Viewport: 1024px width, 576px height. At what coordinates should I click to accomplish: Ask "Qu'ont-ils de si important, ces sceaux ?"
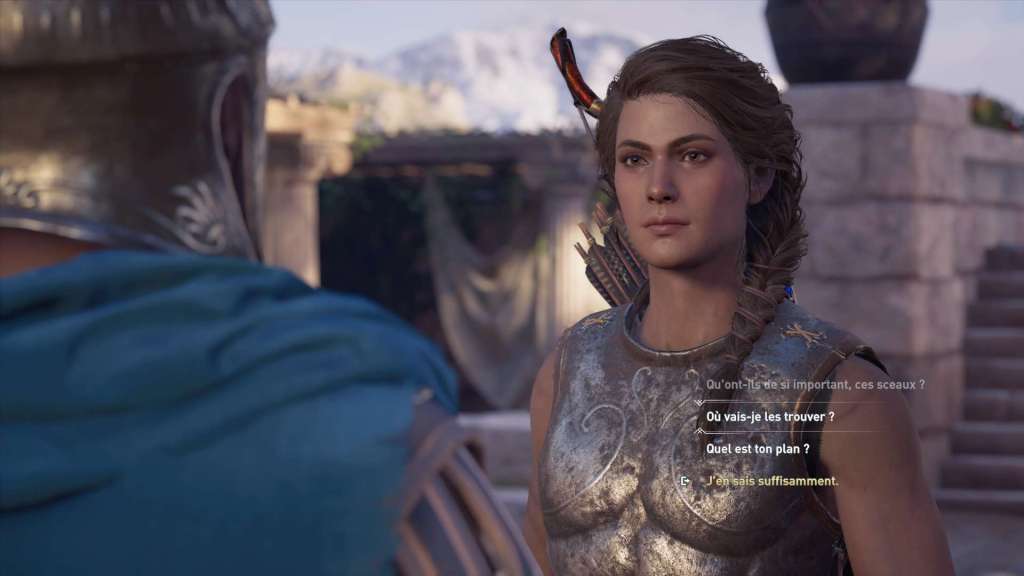tap(815, 384)
